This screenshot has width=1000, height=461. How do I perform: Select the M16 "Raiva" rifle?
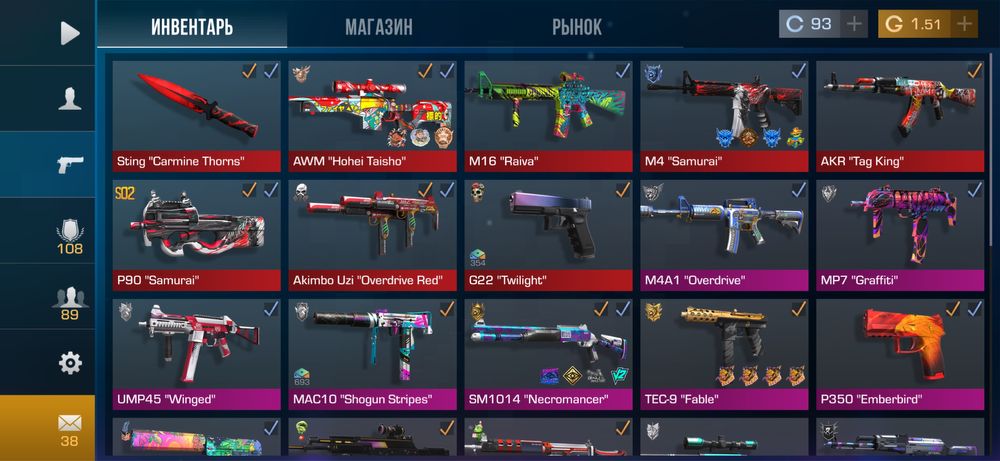(548, 114)
